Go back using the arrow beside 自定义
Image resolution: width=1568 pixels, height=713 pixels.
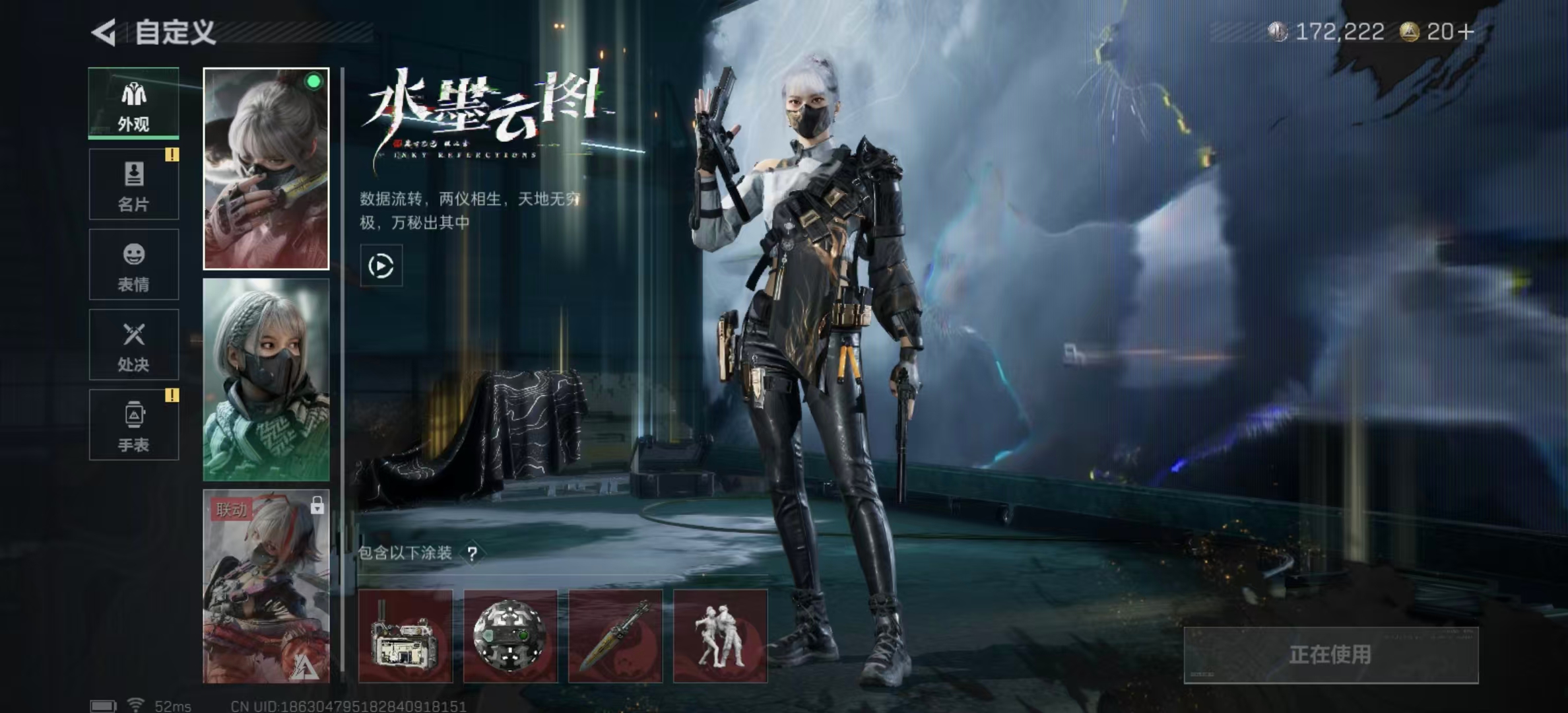104,32
